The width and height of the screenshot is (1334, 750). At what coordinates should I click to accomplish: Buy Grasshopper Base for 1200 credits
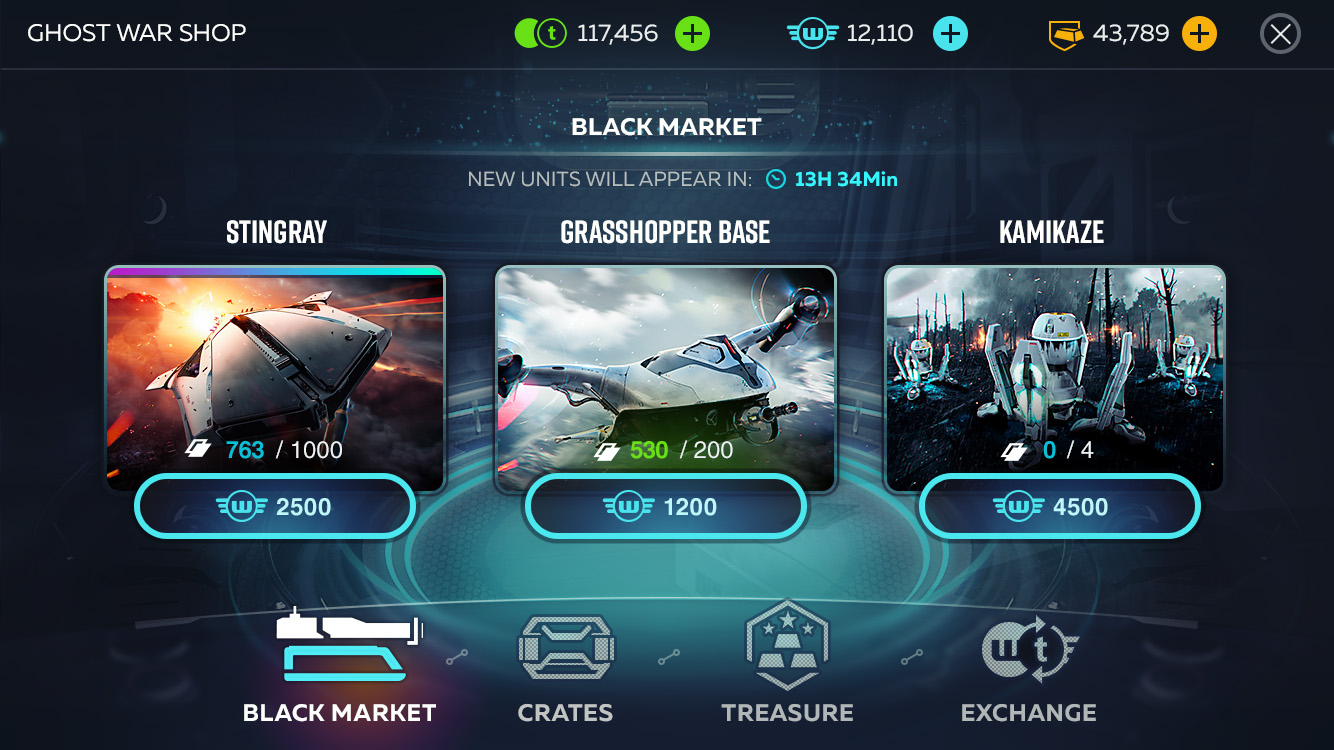(x=665, y=507)
